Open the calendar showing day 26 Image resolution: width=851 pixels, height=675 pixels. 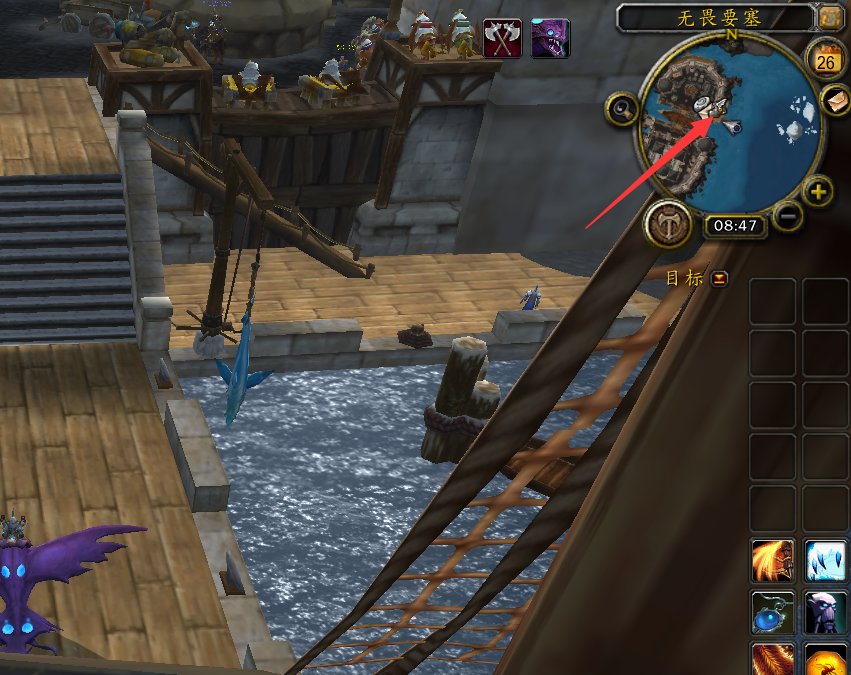(x=826, y=61)
